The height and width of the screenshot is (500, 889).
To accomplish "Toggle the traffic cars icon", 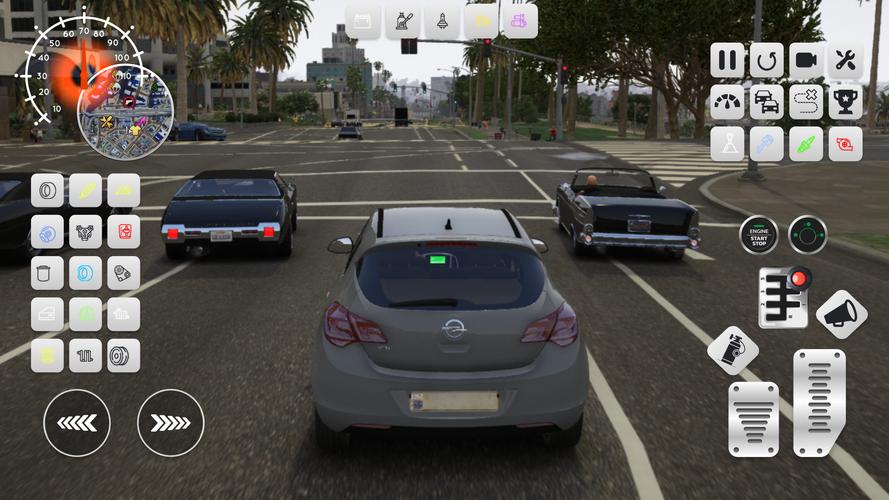I will click(x=767, y=102).
